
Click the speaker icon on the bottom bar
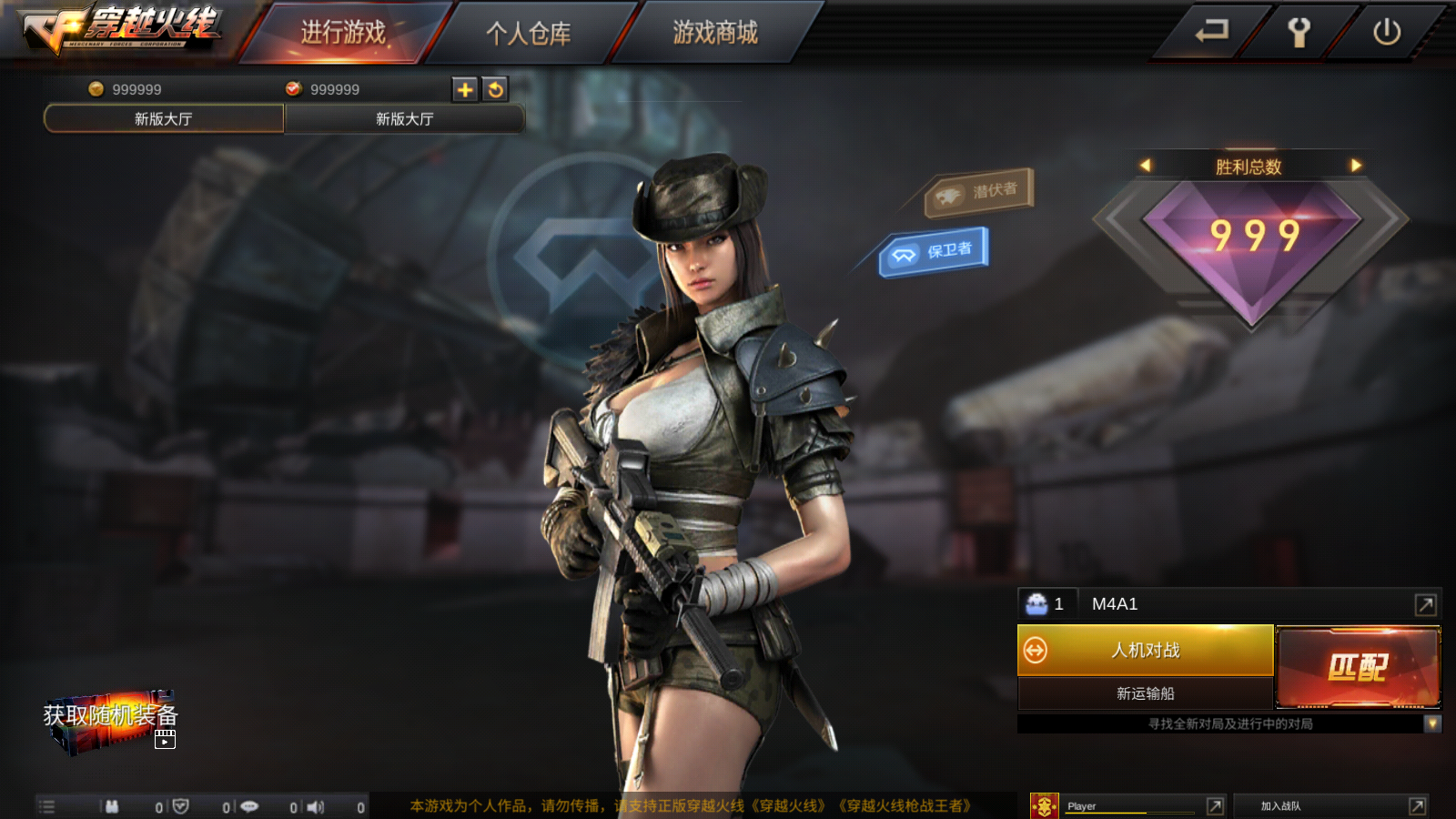(x=317, y=806)
